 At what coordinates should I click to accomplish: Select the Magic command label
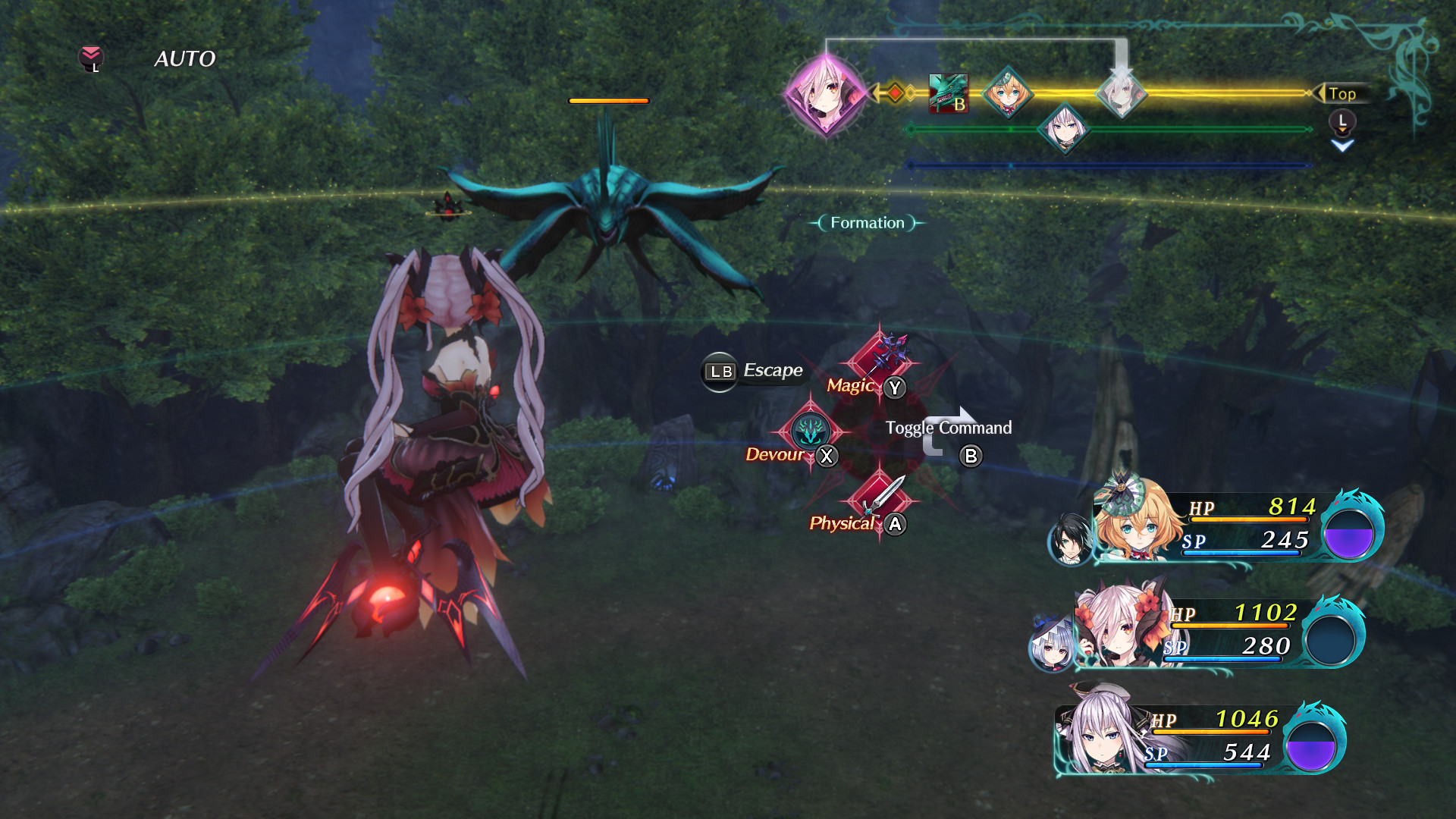click(851, 386)
